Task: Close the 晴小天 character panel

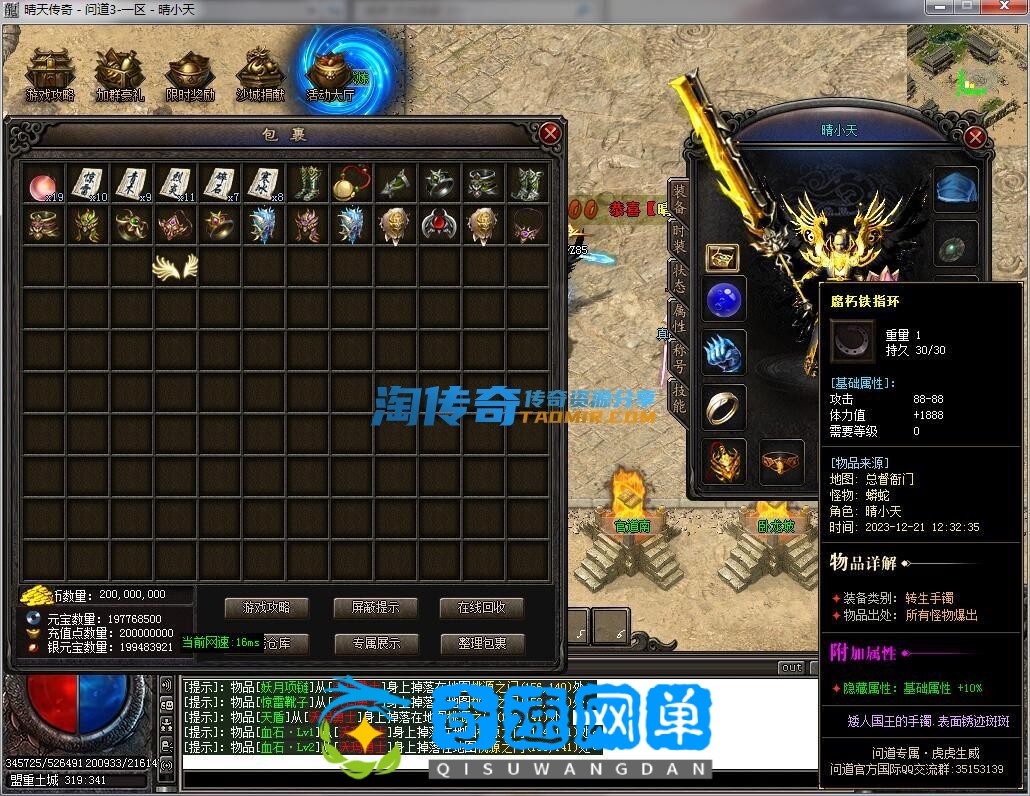Action: 973,139
